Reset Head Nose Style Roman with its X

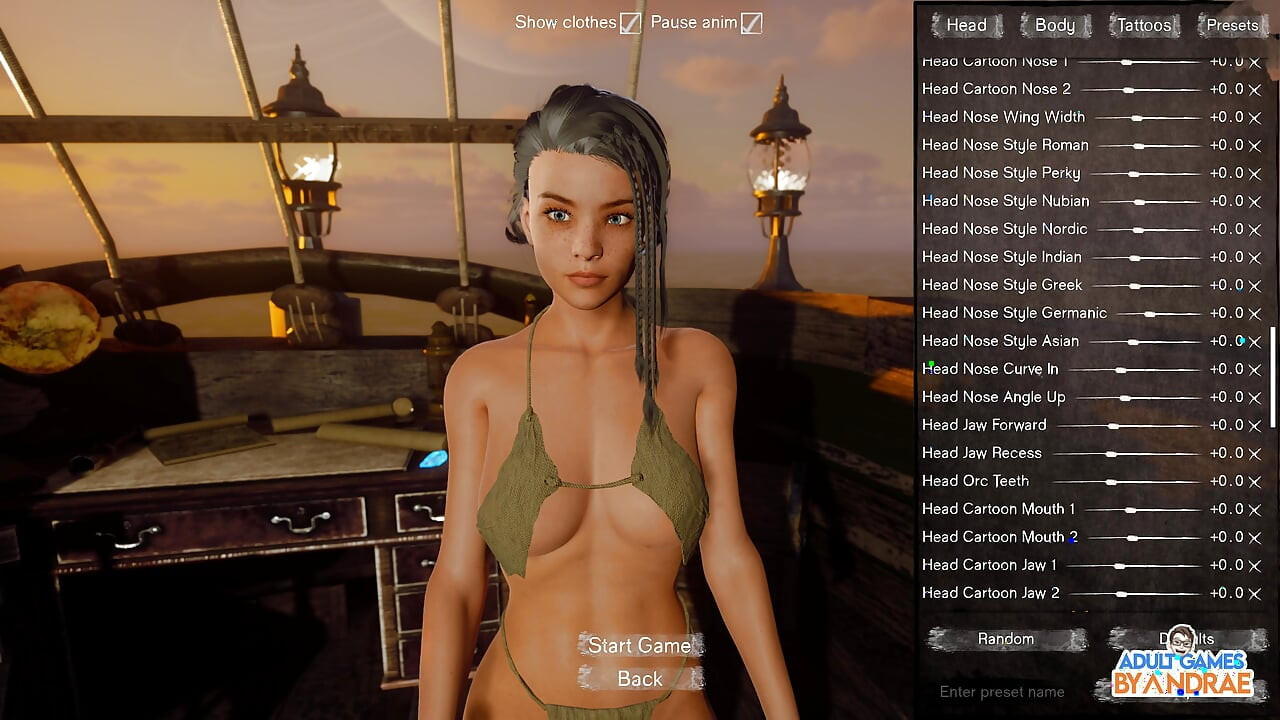1254,146
